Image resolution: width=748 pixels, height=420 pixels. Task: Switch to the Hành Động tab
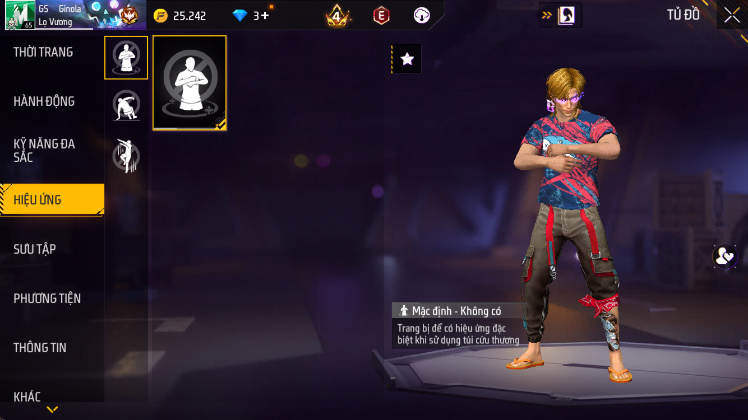pos(44,101)
